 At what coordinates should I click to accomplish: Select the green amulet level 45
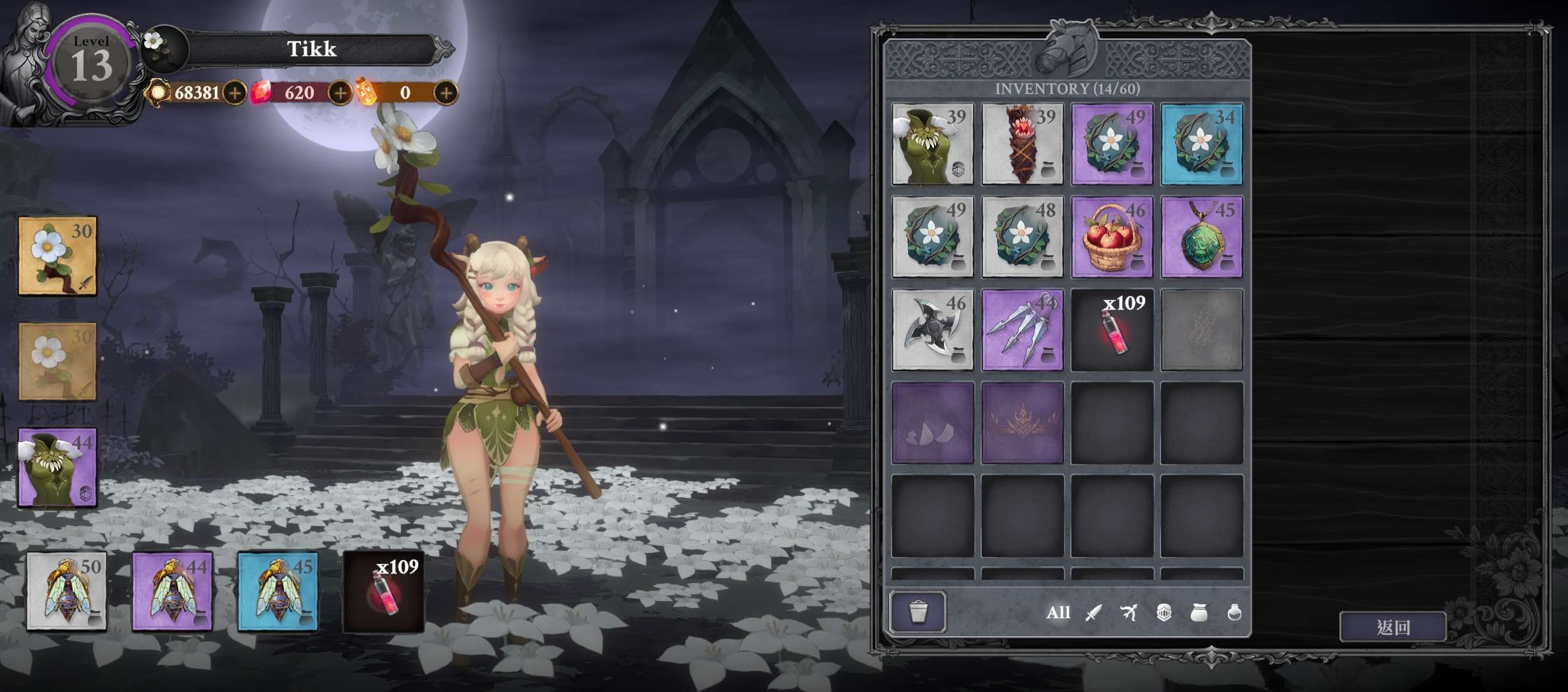1202,237
